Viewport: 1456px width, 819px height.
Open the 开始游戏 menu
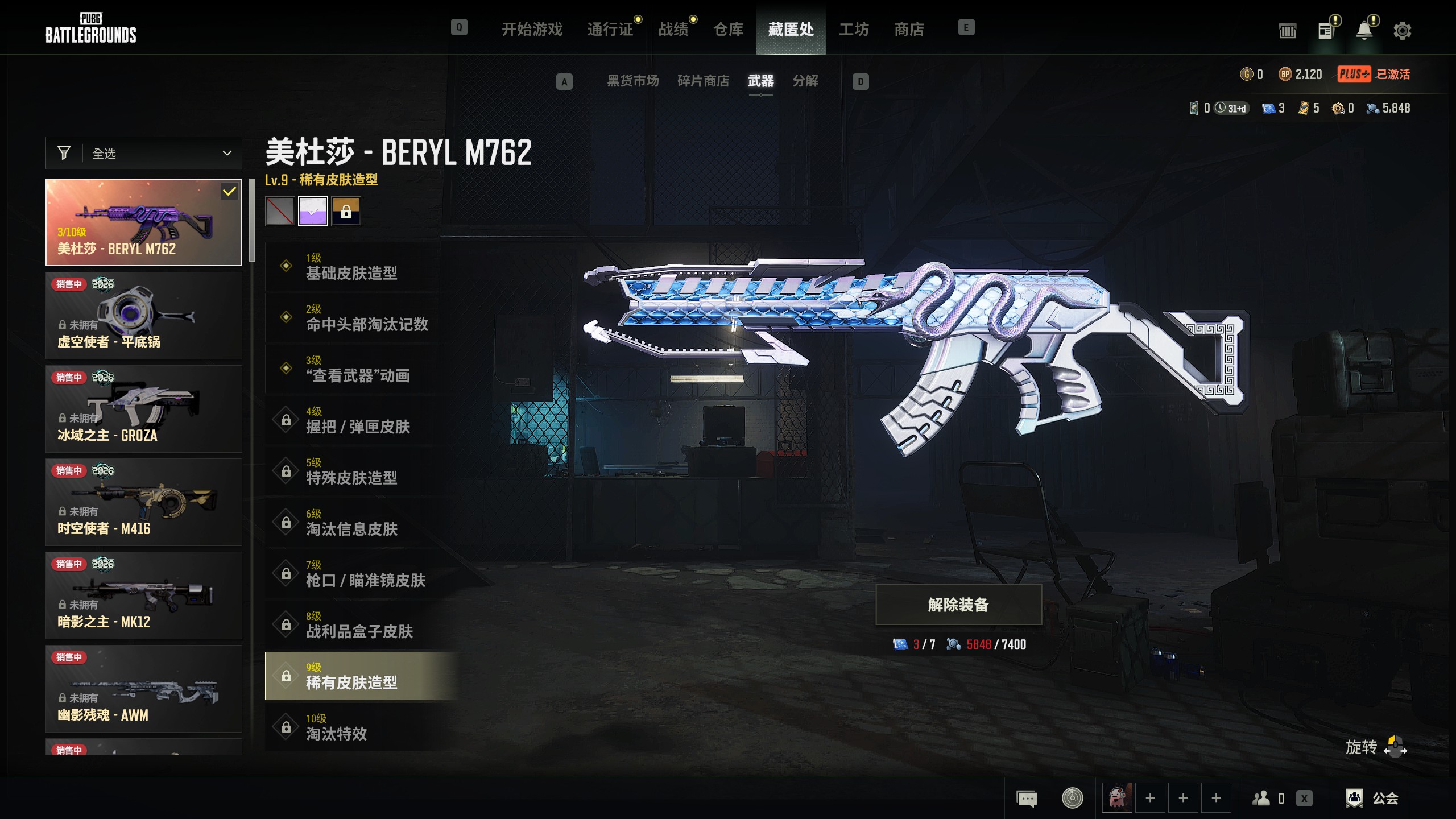tap(531, 29)
